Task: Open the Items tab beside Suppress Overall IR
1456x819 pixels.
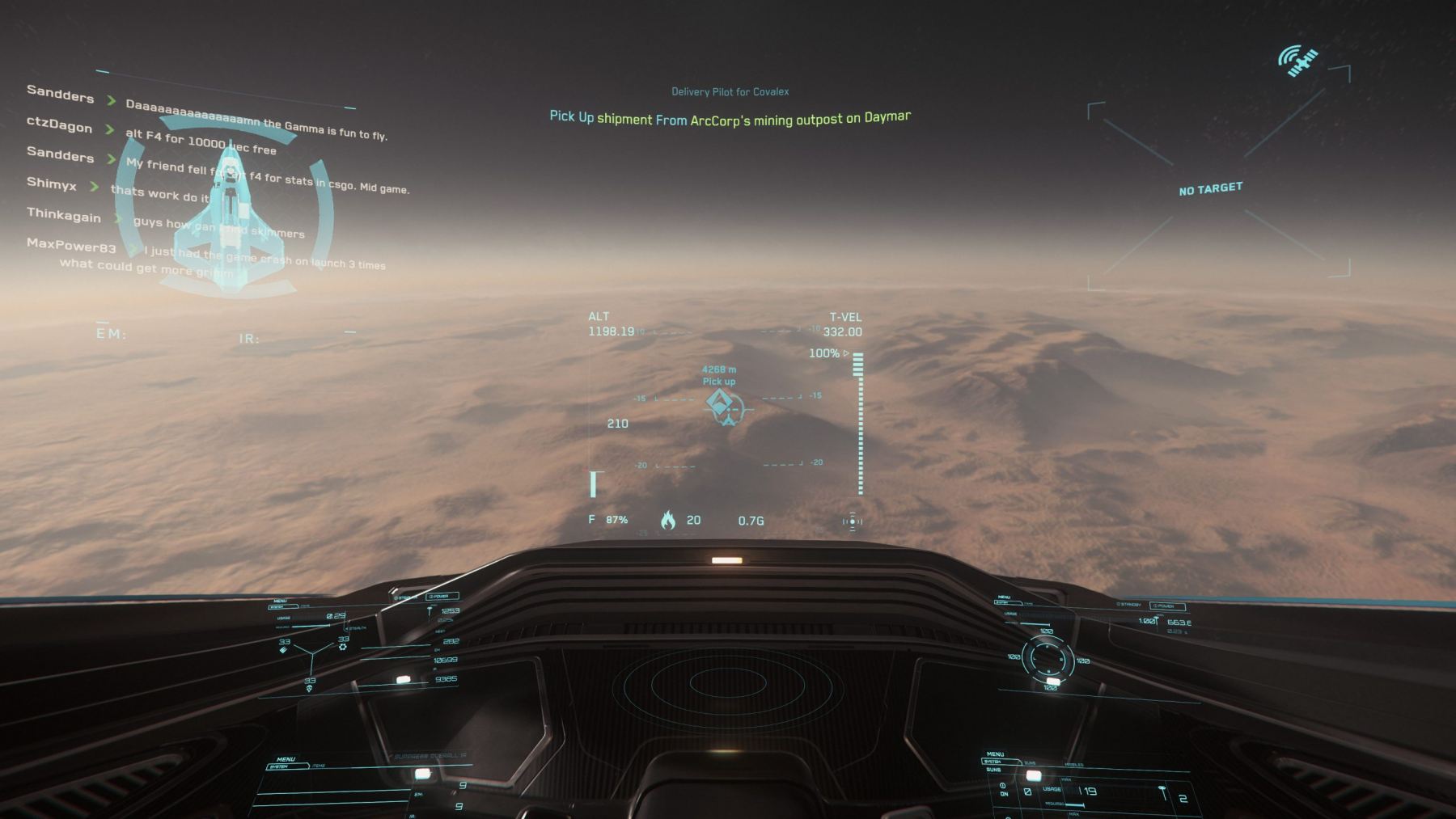Action: (318, 766)
